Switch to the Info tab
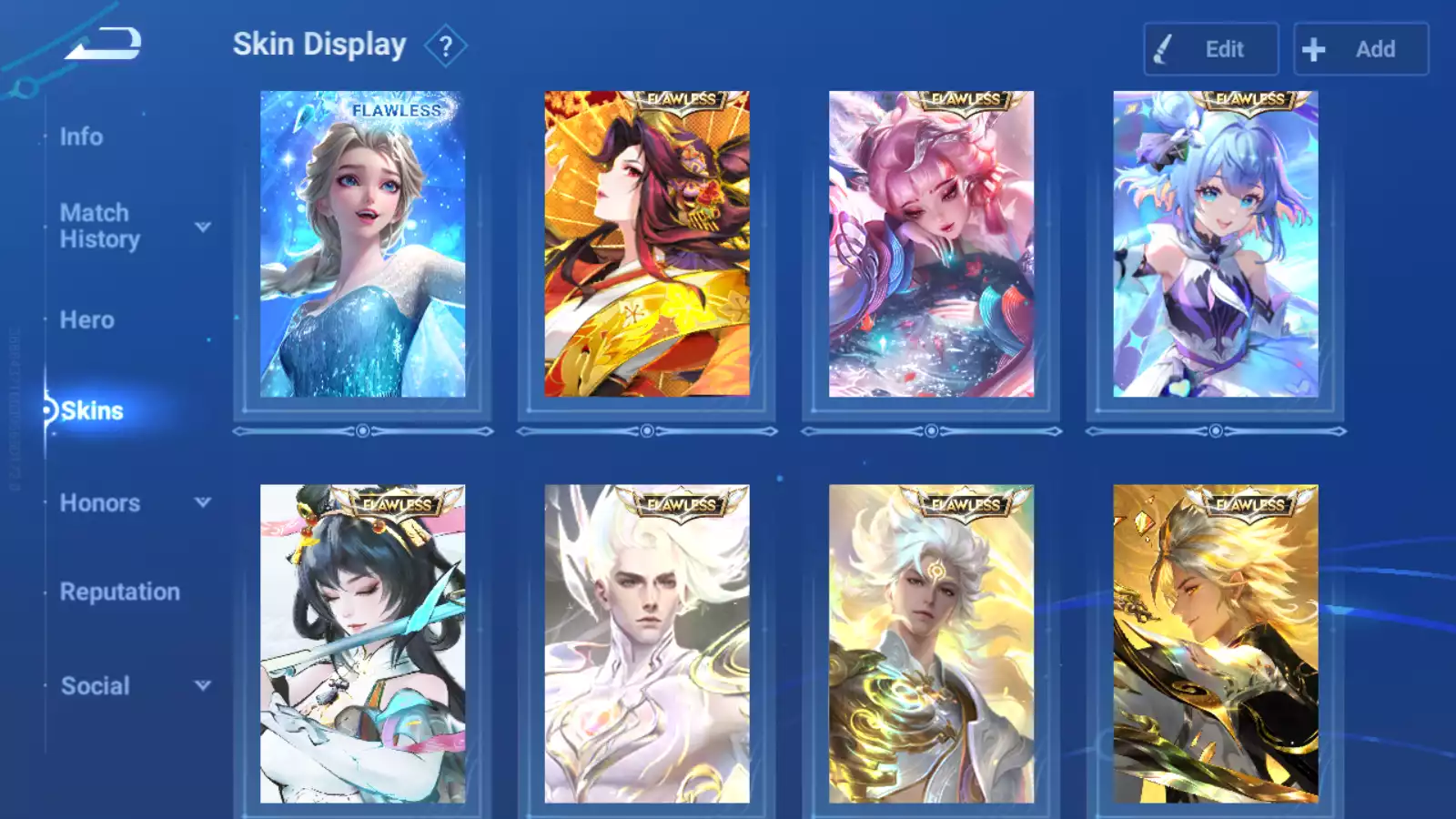Image resolution: width=1456 pixels, height=819 pixels. click(x=82, y=136)
